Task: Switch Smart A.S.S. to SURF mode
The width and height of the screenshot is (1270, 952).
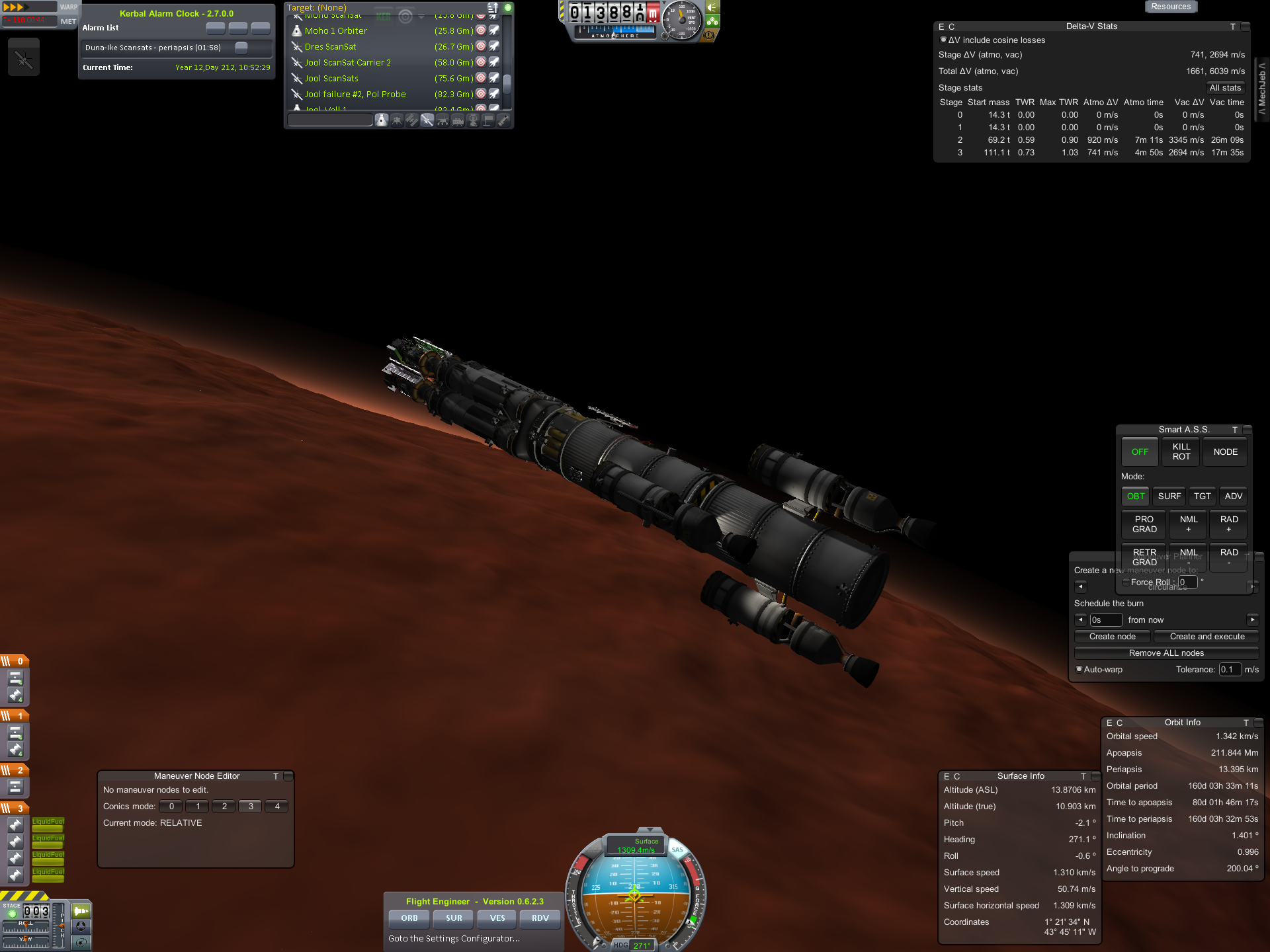Action: point(1169,496)
